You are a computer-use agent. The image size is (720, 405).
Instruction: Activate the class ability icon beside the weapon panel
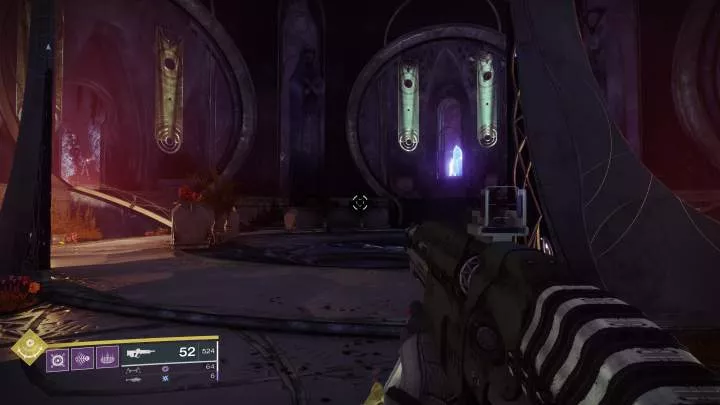[x=107, y=357]
